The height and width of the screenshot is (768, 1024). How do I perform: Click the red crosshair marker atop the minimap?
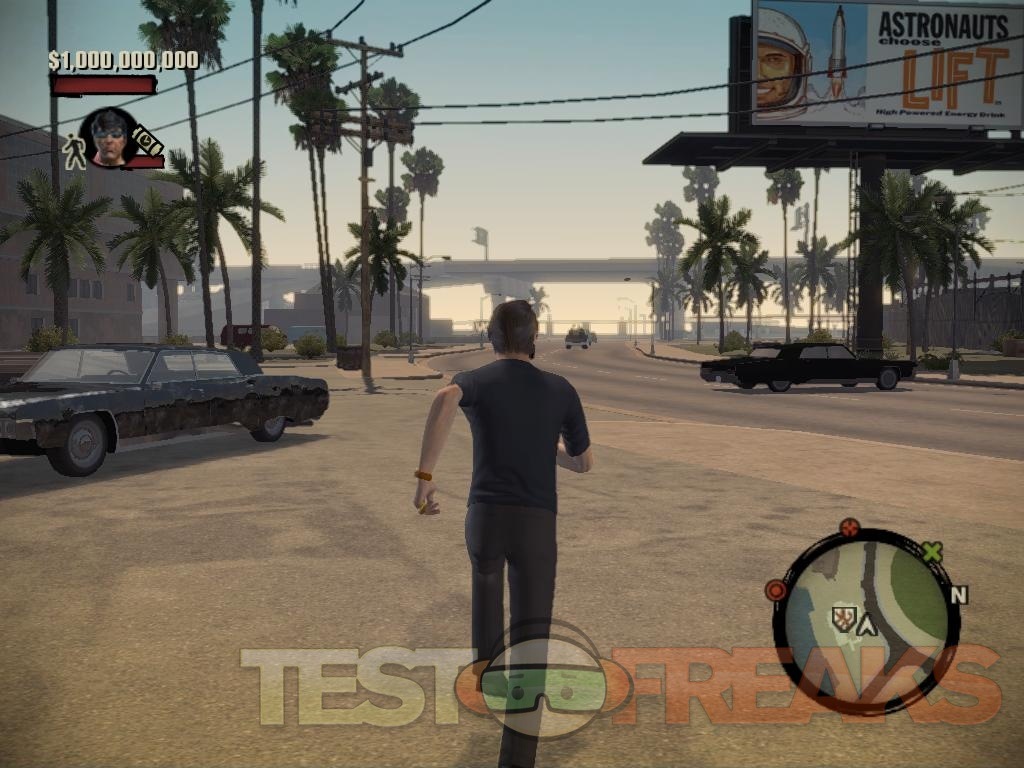point(850,527)
